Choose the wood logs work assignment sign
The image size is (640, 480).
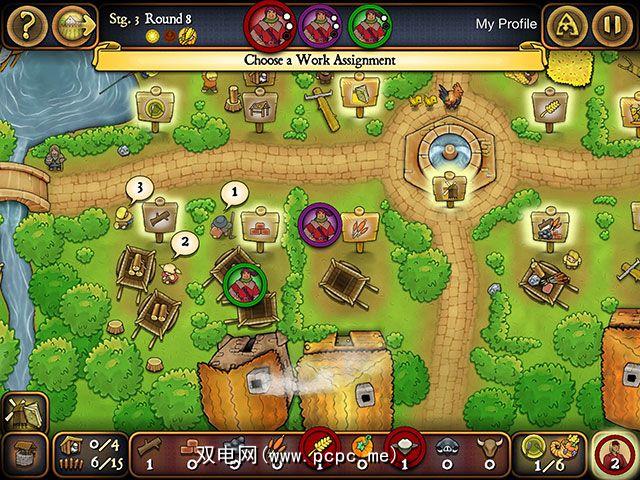click(161, 215)
